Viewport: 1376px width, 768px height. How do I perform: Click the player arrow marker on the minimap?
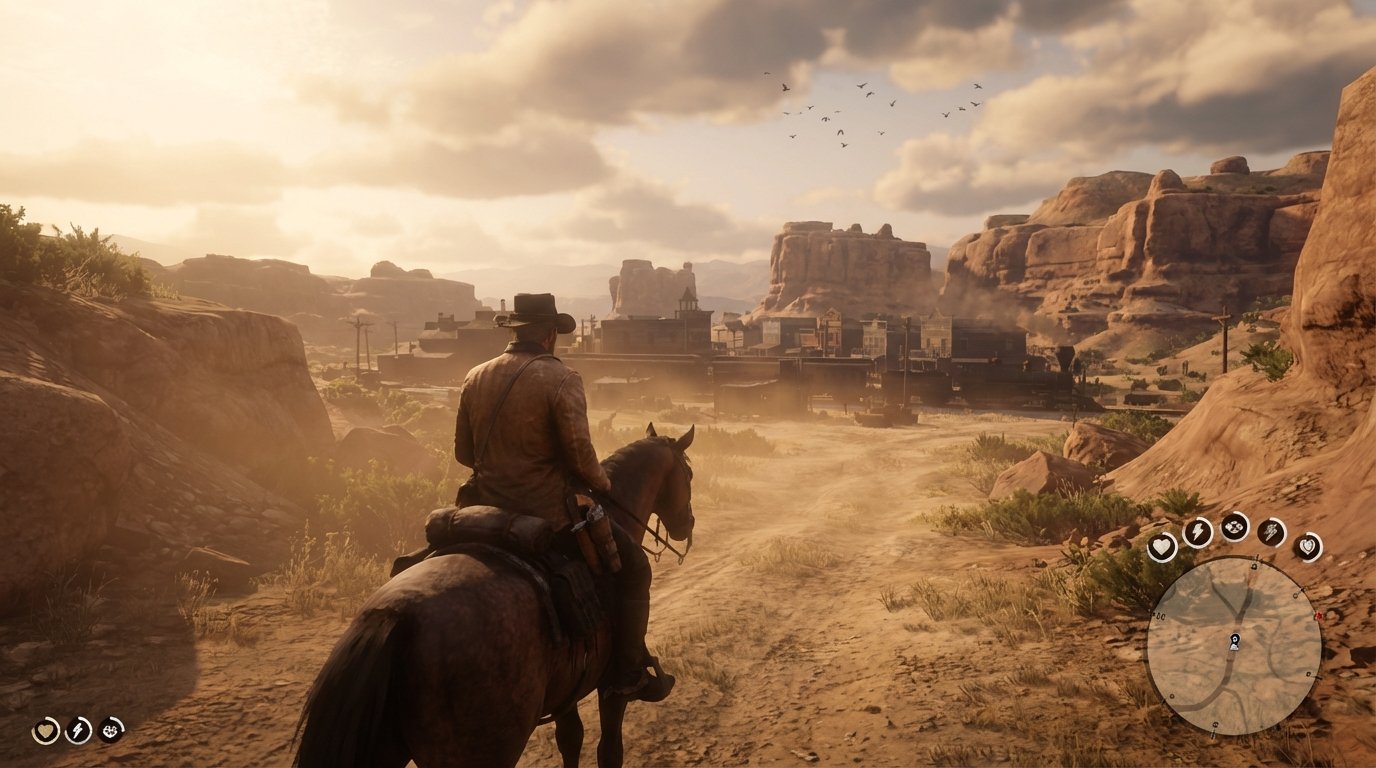pyautogui.click(x=1234, y=640)
